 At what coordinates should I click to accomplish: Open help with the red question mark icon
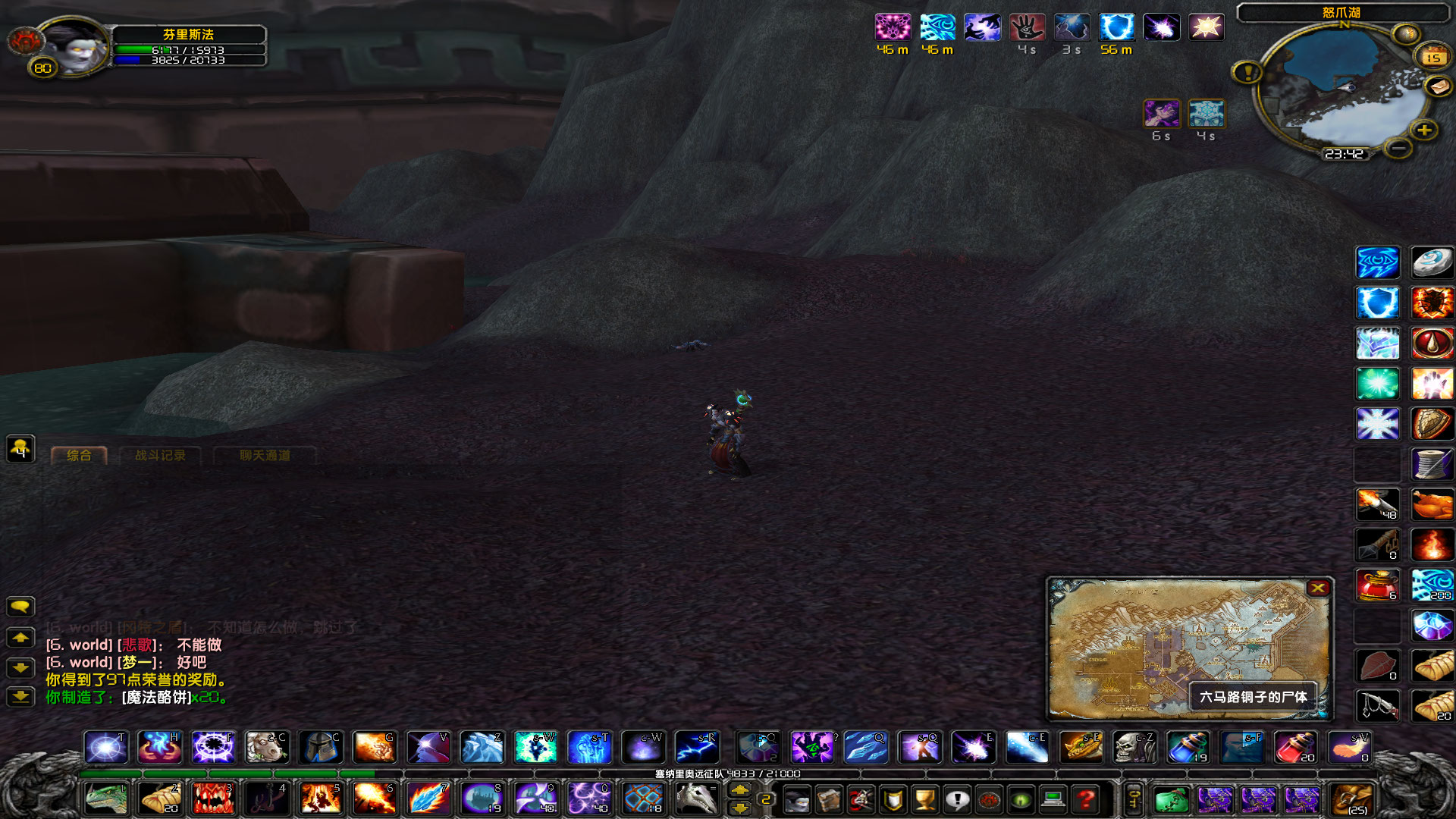pyautogui.click(x=1084, y=799)
